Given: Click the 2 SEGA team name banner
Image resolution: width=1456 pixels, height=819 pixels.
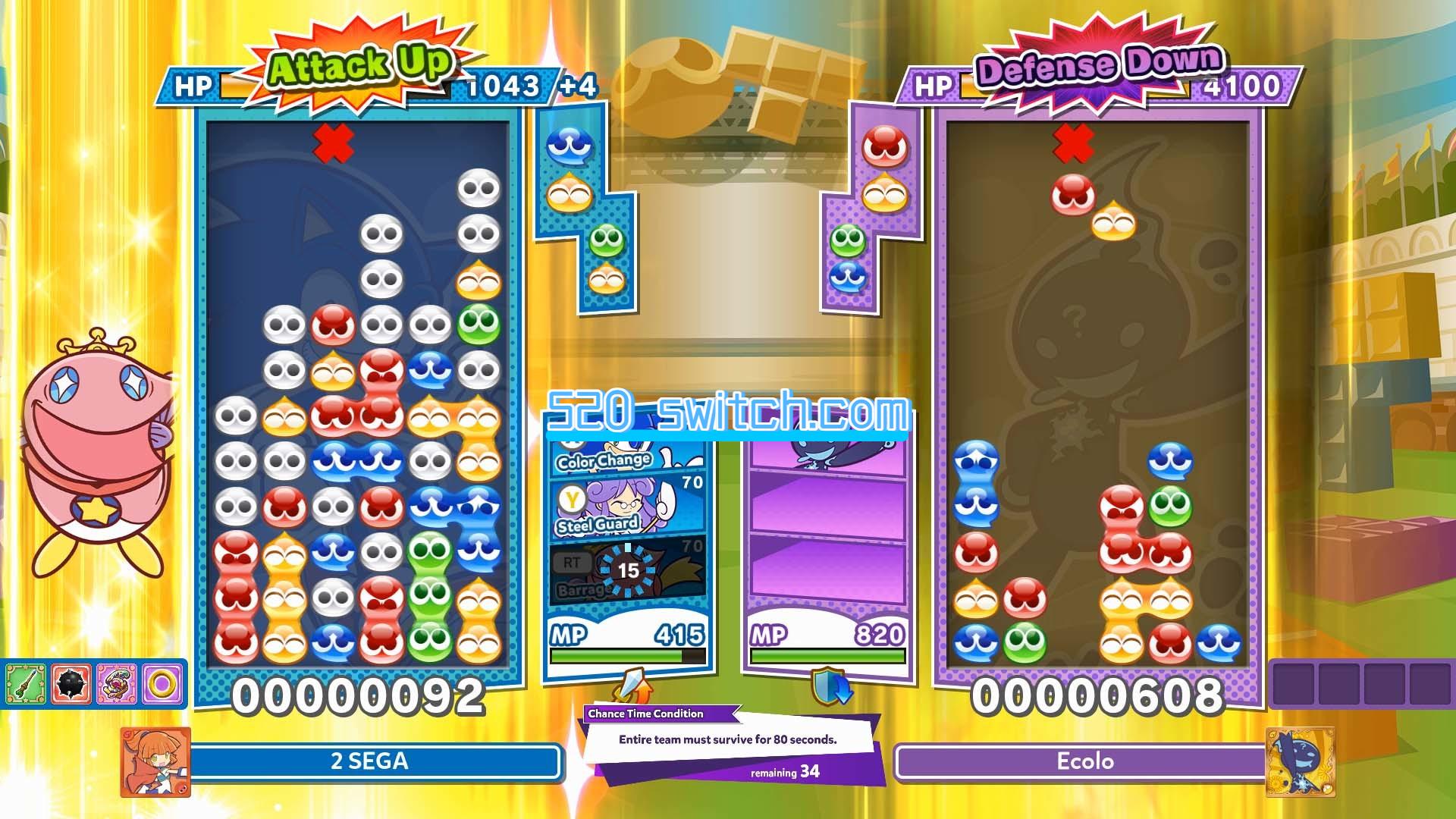Looking at the screenshot, I should (x=371, y=761).
